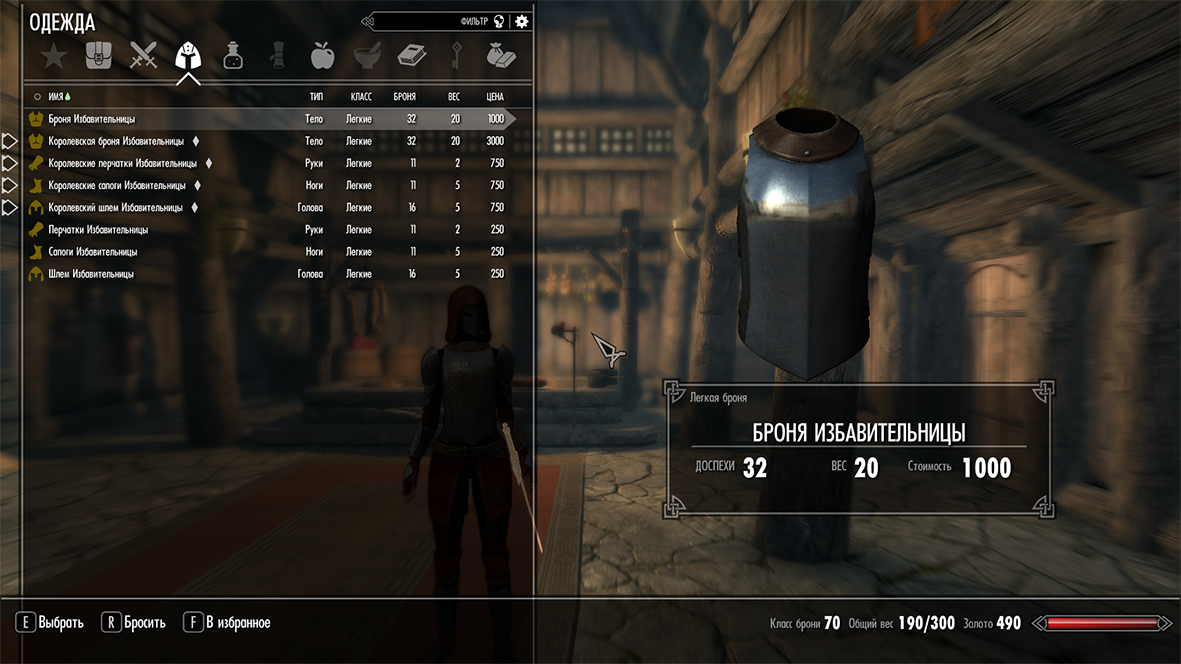Viewport: 1181px width, 664px height.
Task: Select Броня Избавительницы in the list
Action: point(92,119)
